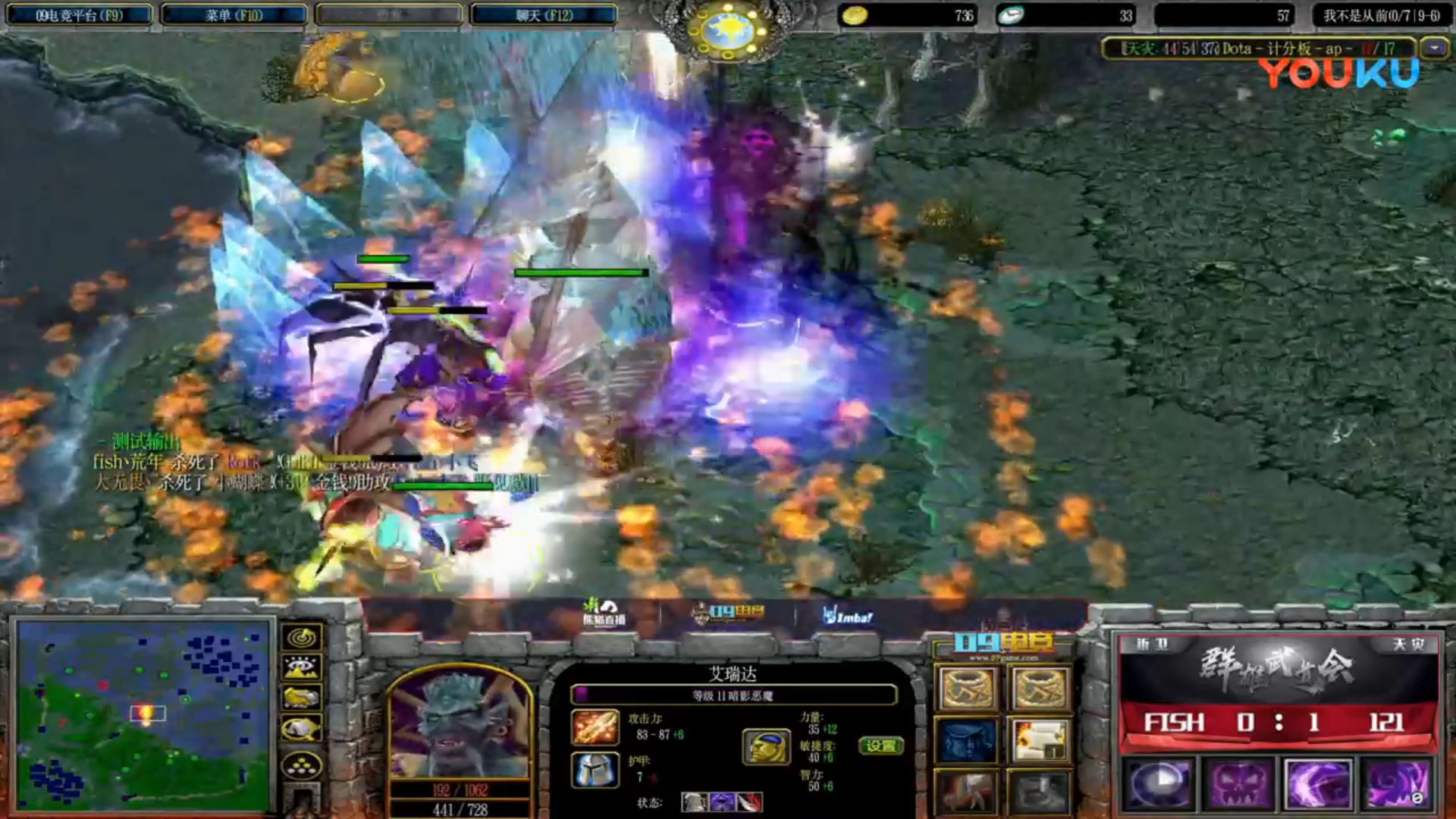Collapse the Dota scoreboard with its arrow button
Image resolution: width=1456 pixels, height=819 pixels.
[1434, 49]
